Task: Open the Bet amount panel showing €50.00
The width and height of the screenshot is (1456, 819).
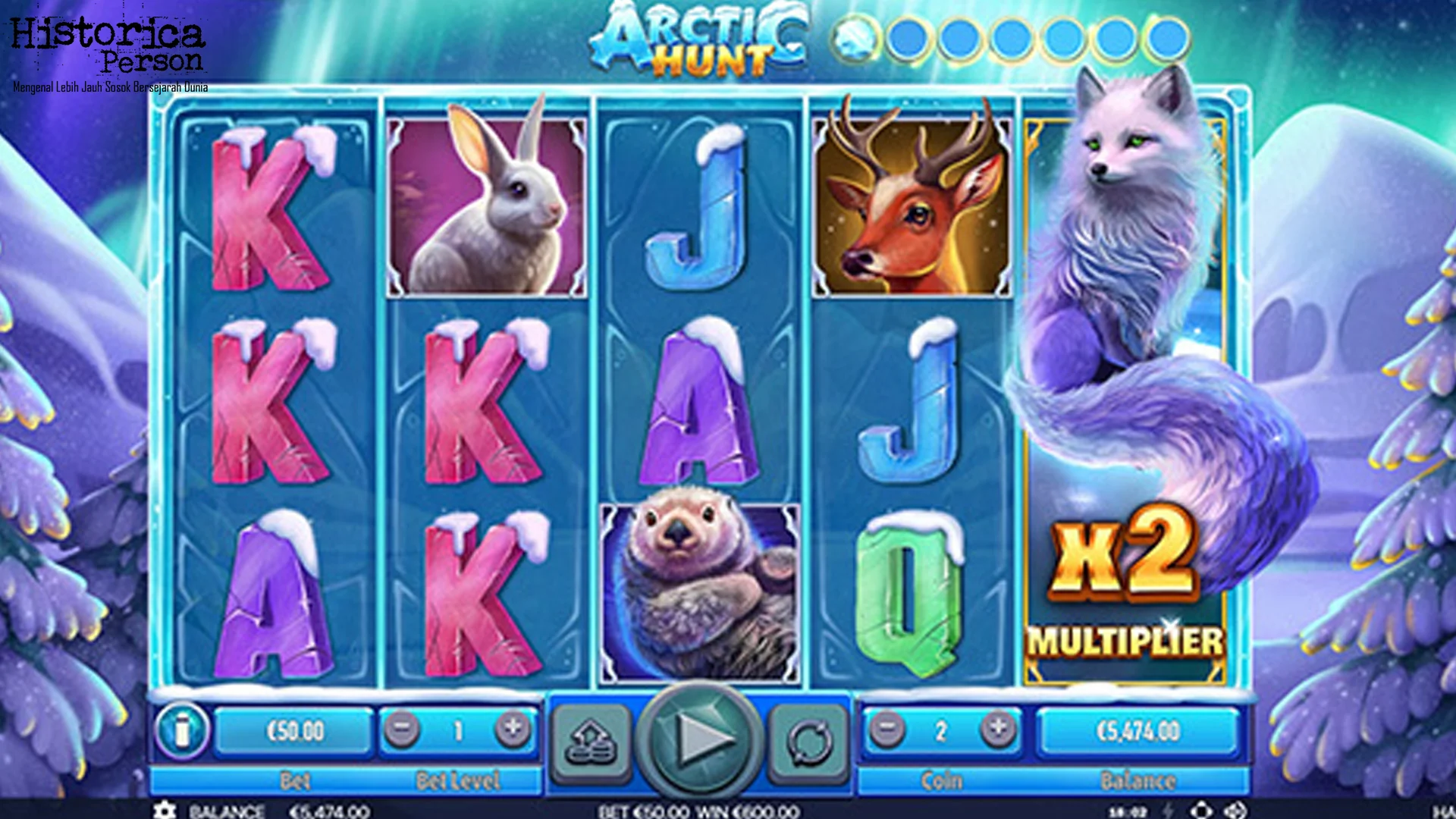Action: (x=294, y=730)
